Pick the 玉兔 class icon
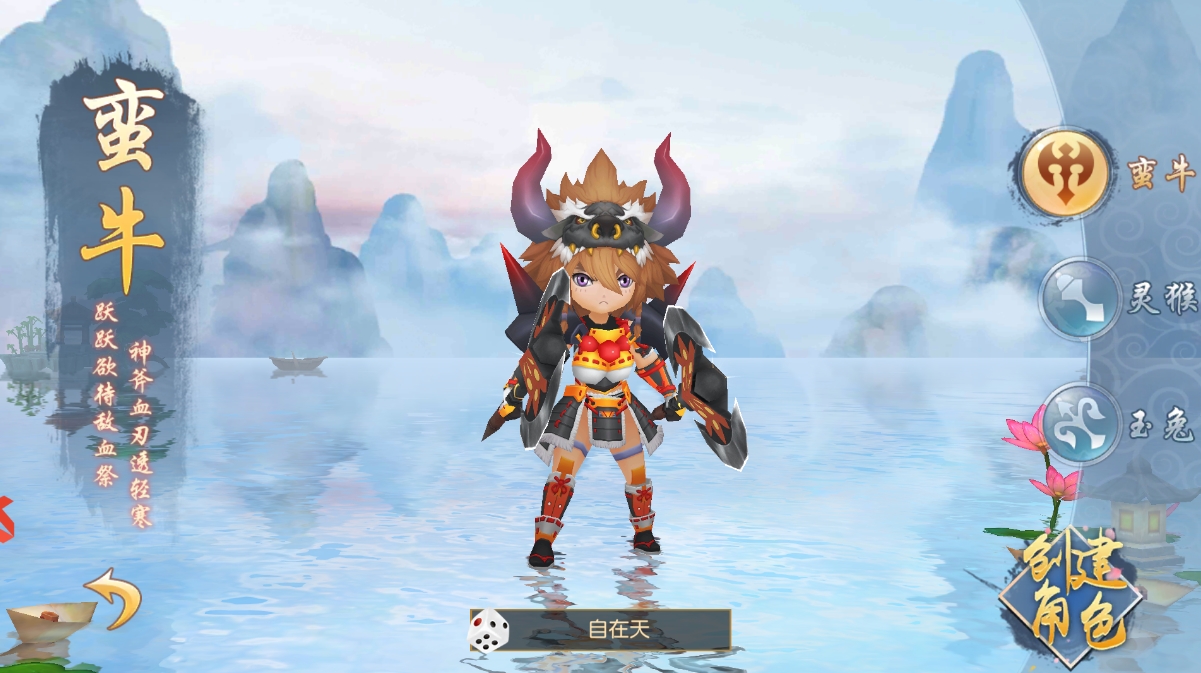The width and height of the screenshot is (1201, 673). tap(1081, 424)
